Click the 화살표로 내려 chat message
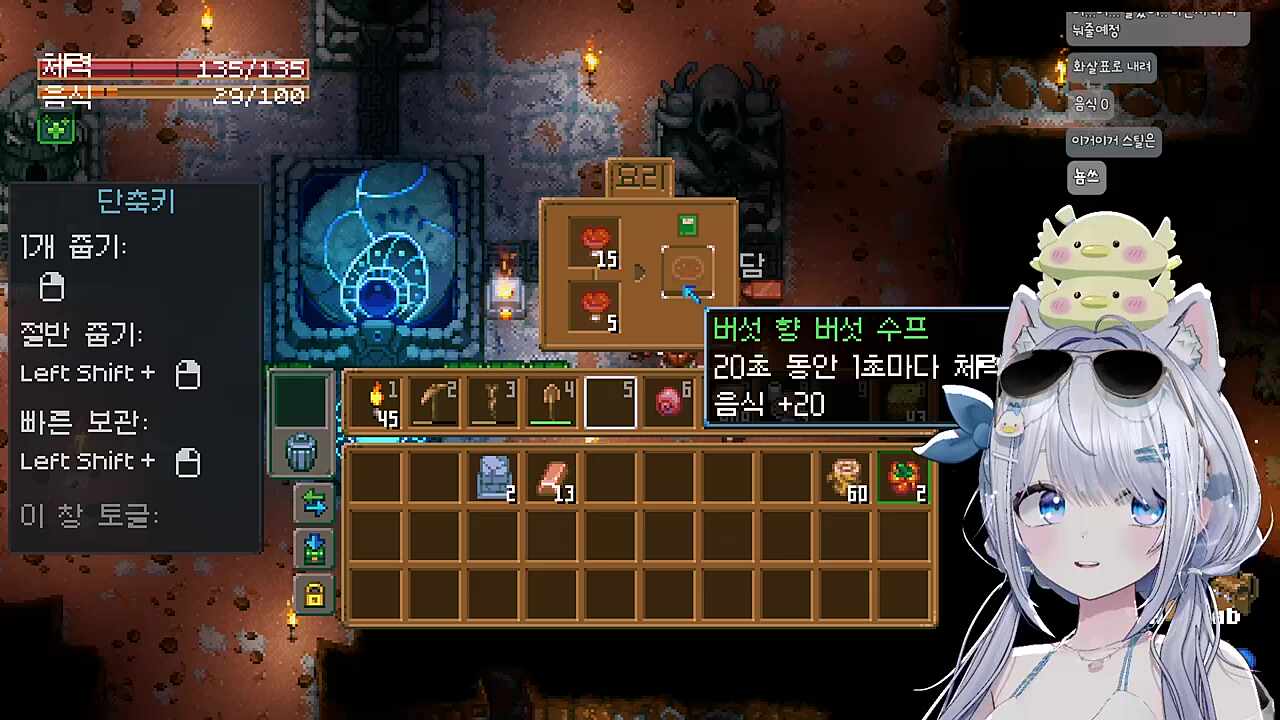This screenshot has width=1280, height=720. click(x=1113, y=66)
